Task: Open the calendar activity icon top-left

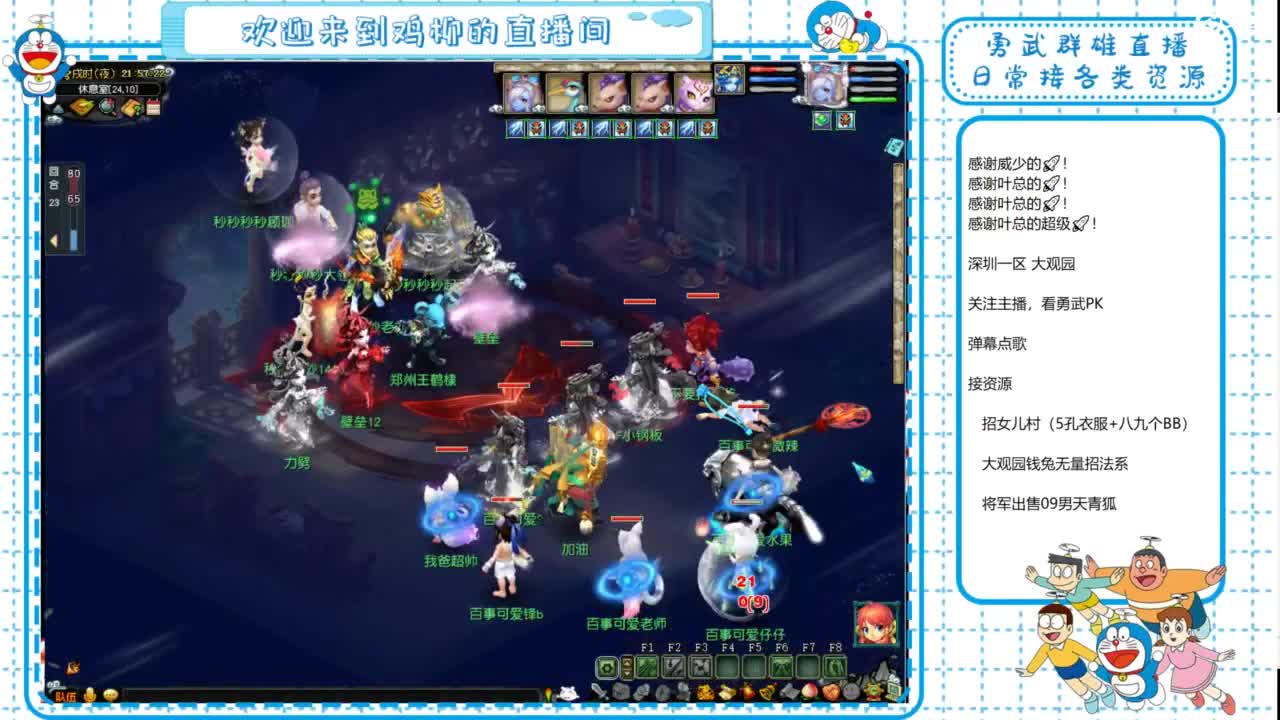Action: point(151,107)
